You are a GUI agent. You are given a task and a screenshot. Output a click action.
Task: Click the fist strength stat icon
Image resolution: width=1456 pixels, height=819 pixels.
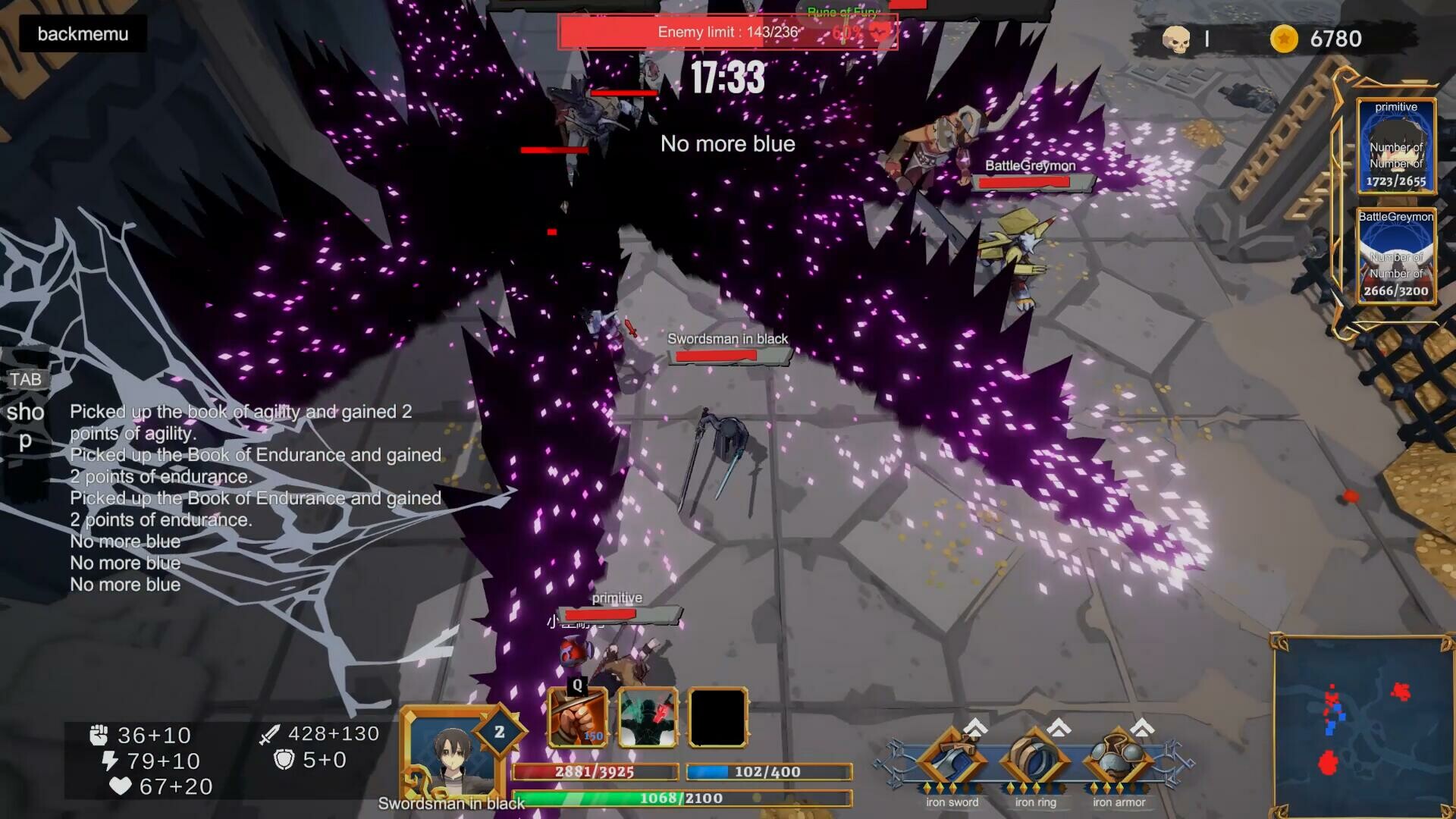[99, 734]
